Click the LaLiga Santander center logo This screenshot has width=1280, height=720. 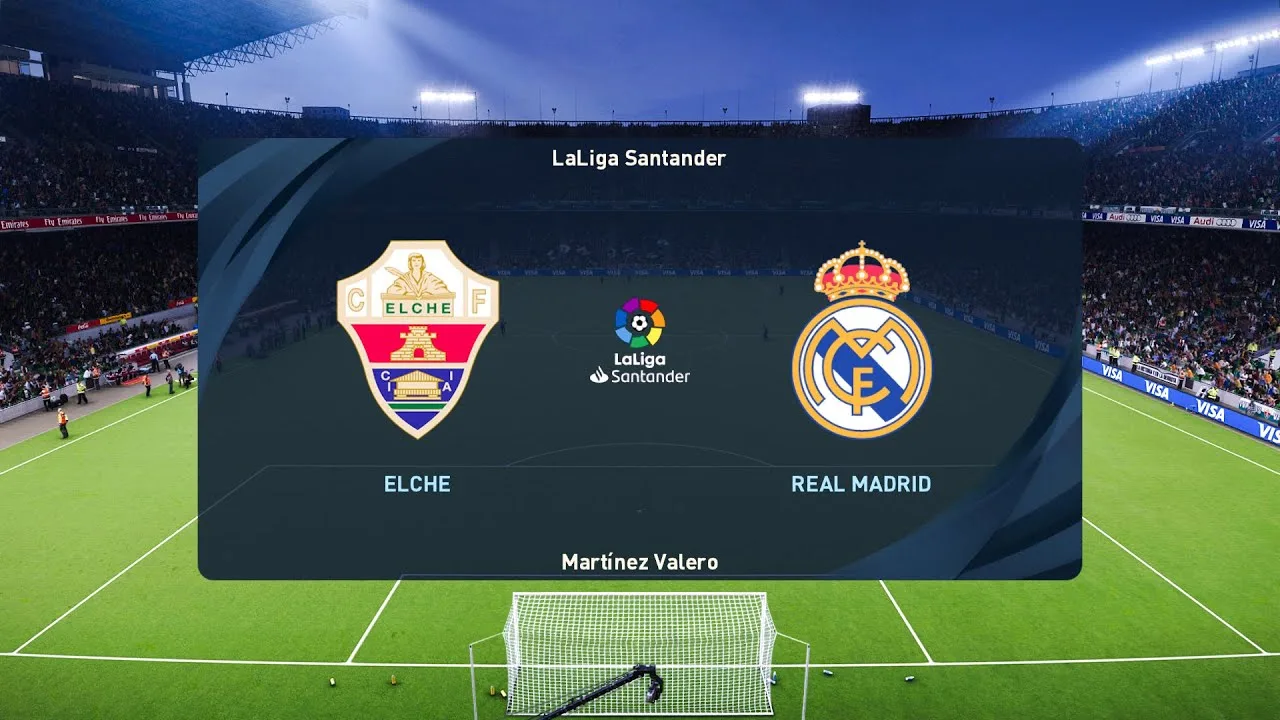tap(640, 340)
